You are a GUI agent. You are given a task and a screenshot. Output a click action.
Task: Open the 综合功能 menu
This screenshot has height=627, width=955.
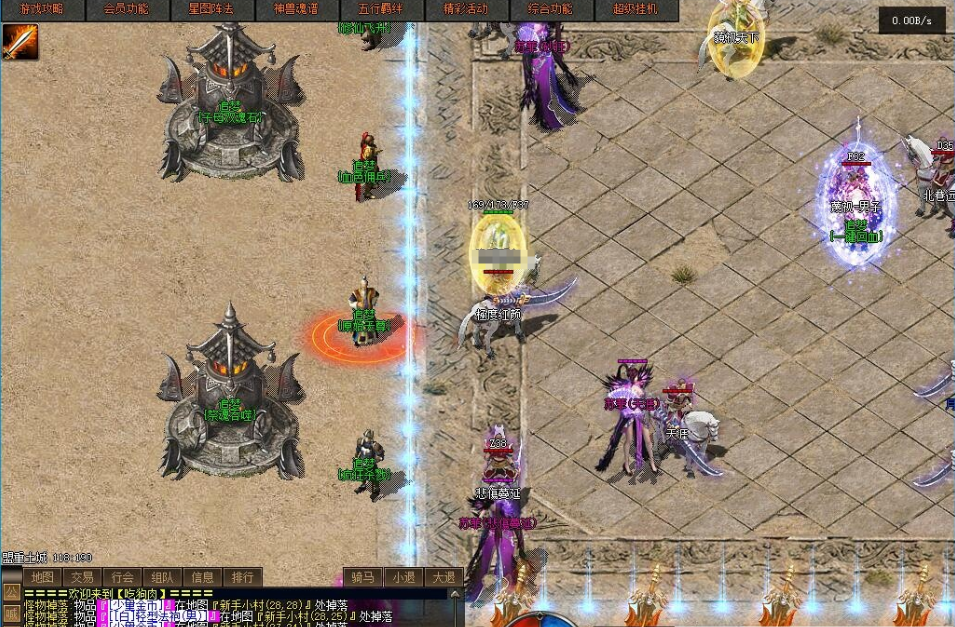point(551,9)
